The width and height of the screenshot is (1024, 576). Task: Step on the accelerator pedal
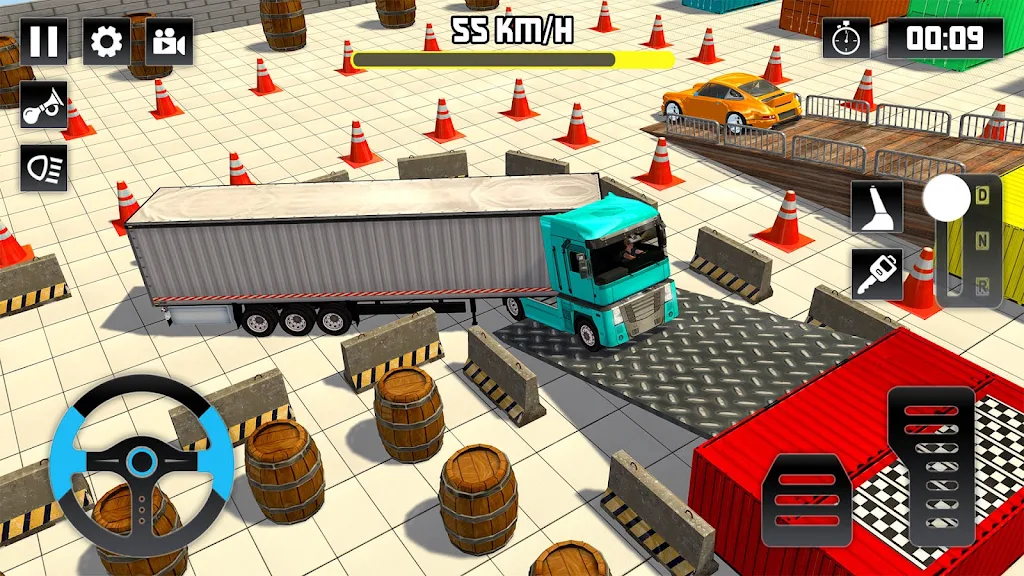coord(930,465)
